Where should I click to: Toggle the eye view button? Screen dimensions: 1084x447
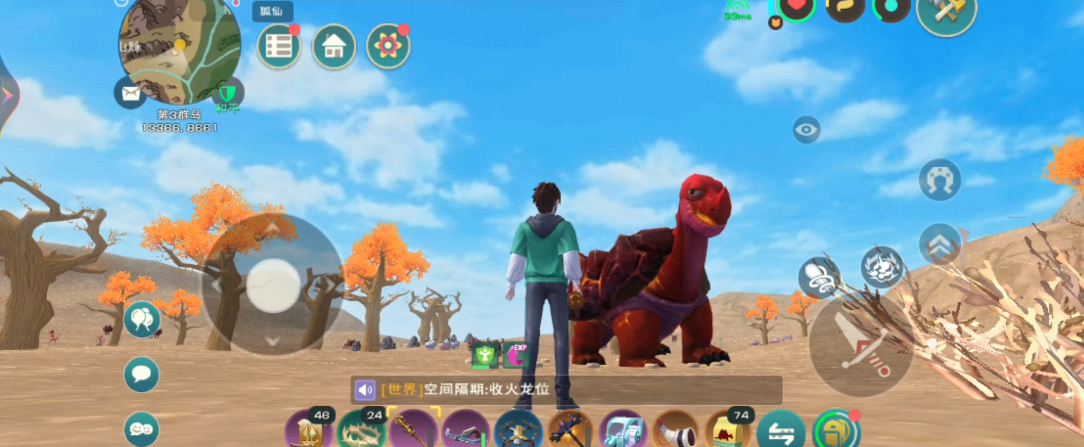pos(807,129)
